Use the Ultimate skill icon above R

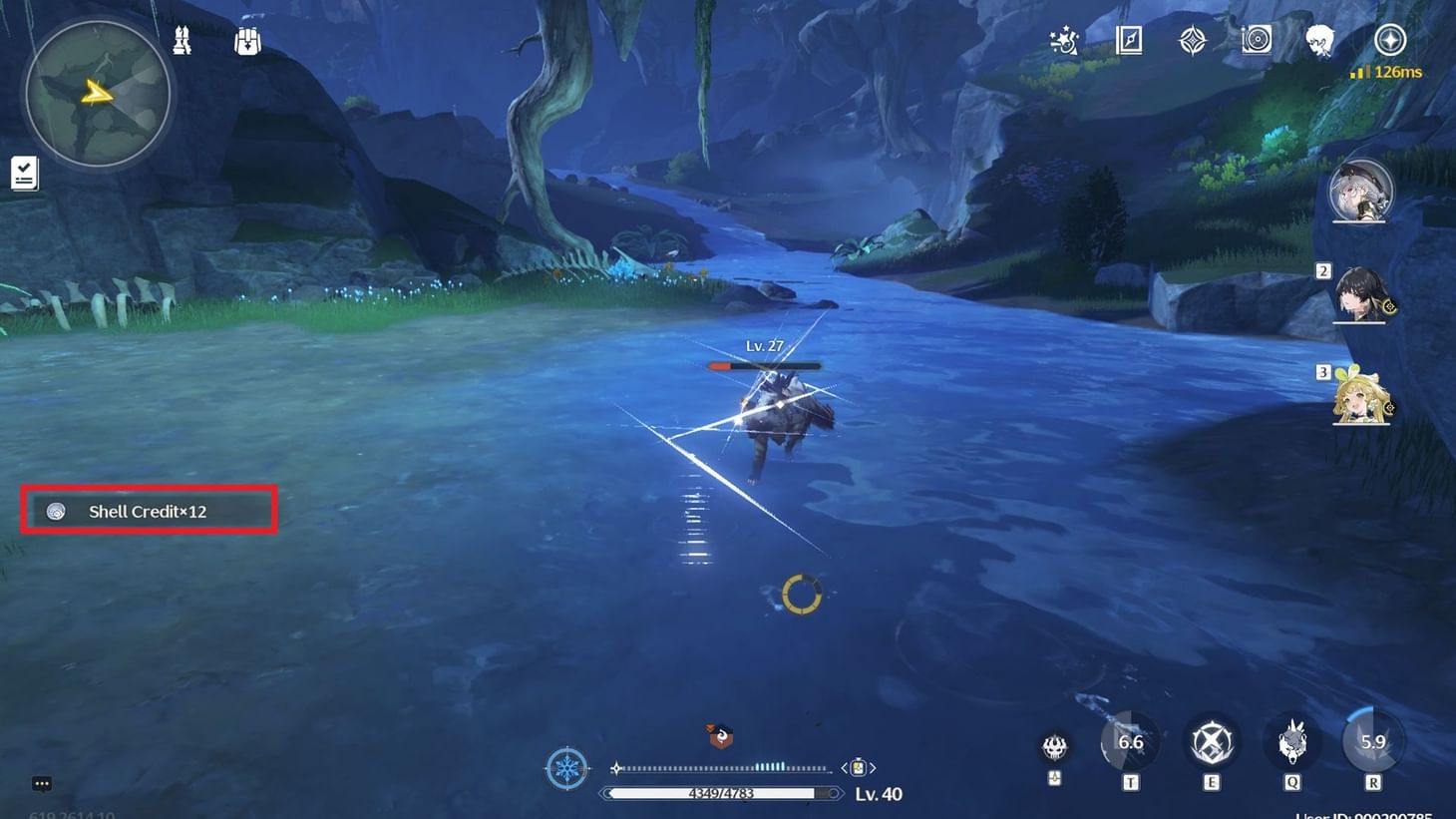point(1373,741)
